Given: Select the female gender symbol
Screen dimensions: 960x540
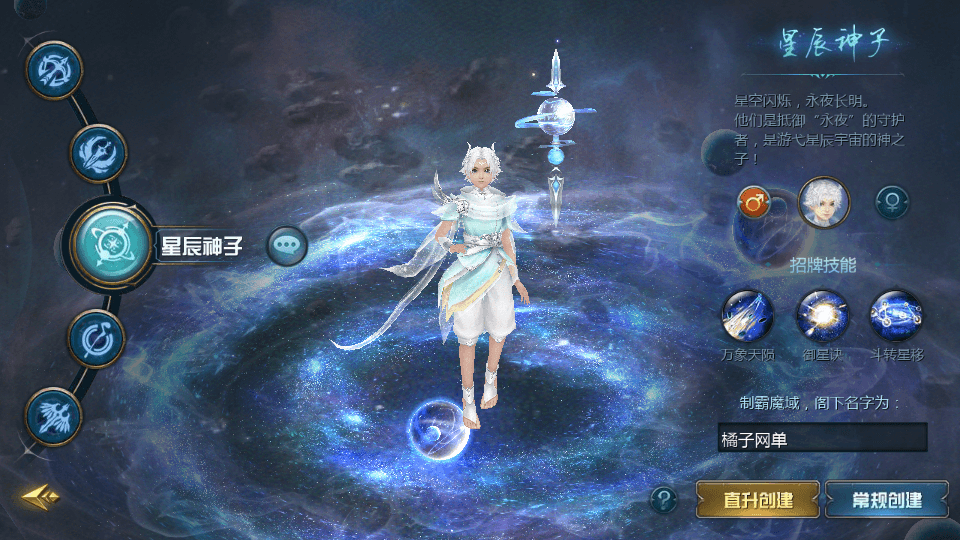Looking at the screenshot, I should click(892, 203).
